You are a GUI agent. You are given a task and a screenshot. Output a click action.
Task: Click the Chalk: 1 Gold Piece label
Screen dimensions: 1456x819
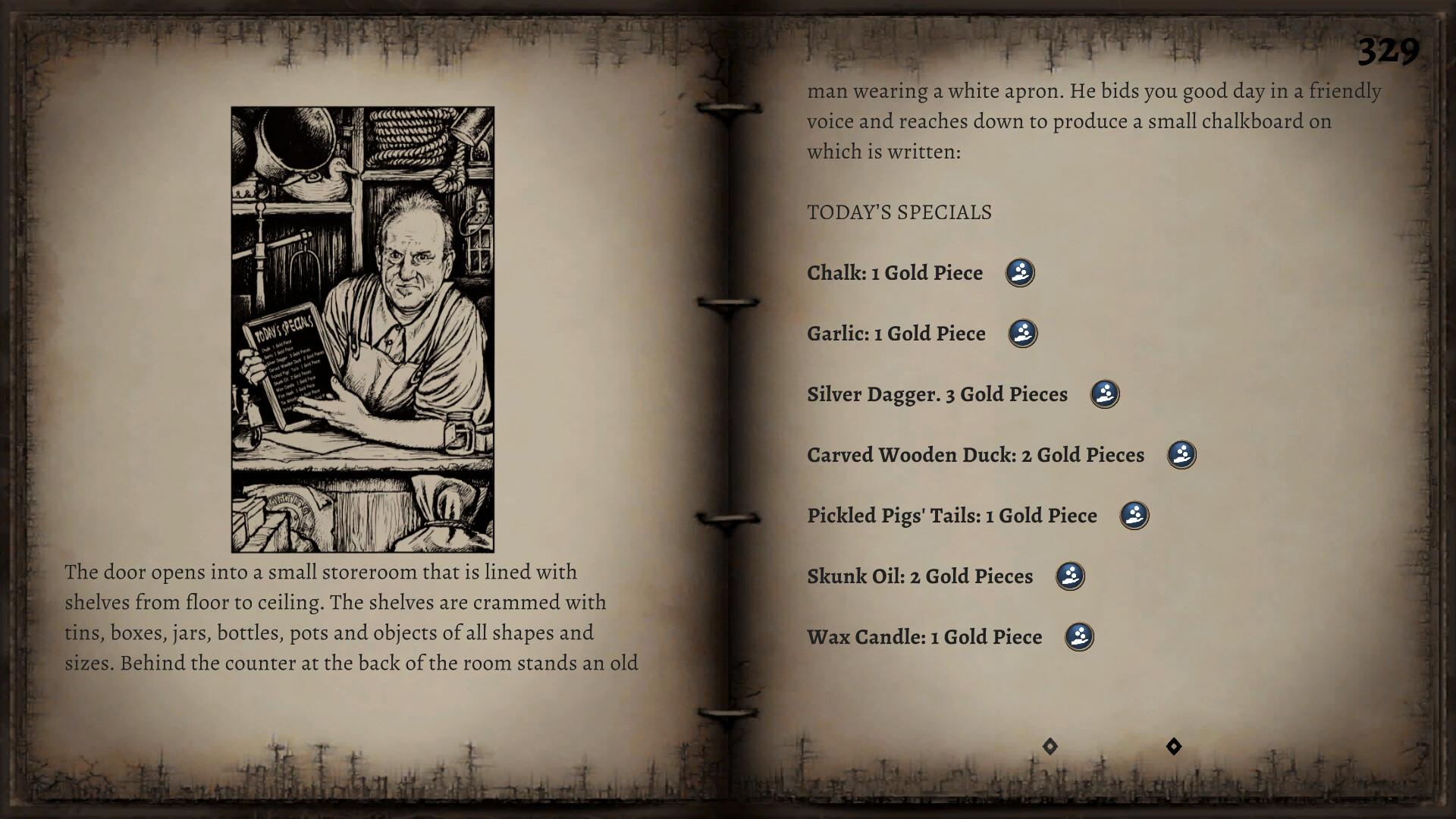tap(893, 272)
